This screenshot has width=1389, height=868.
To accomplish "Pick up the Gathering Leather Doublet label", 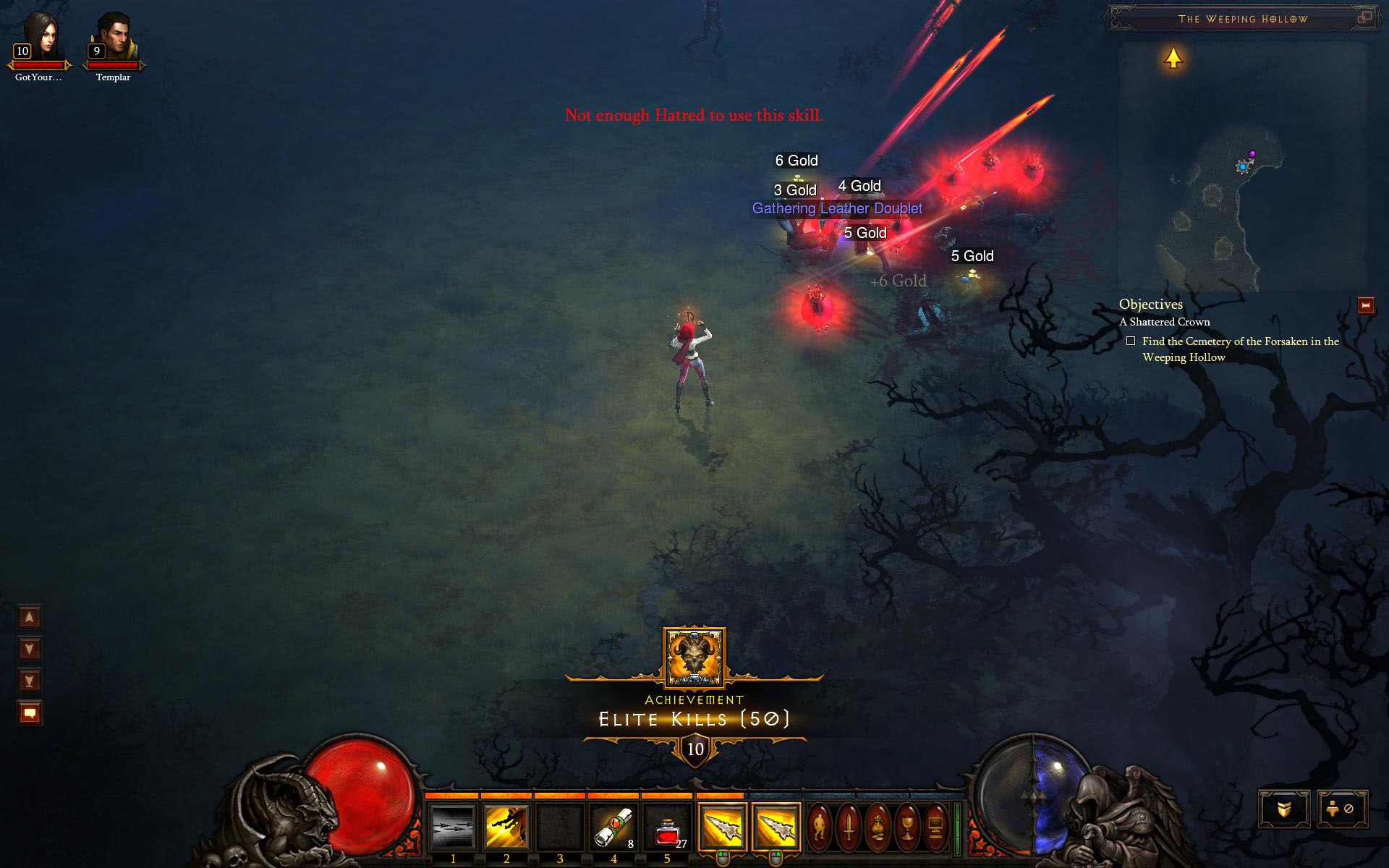I will pos(837,209).
